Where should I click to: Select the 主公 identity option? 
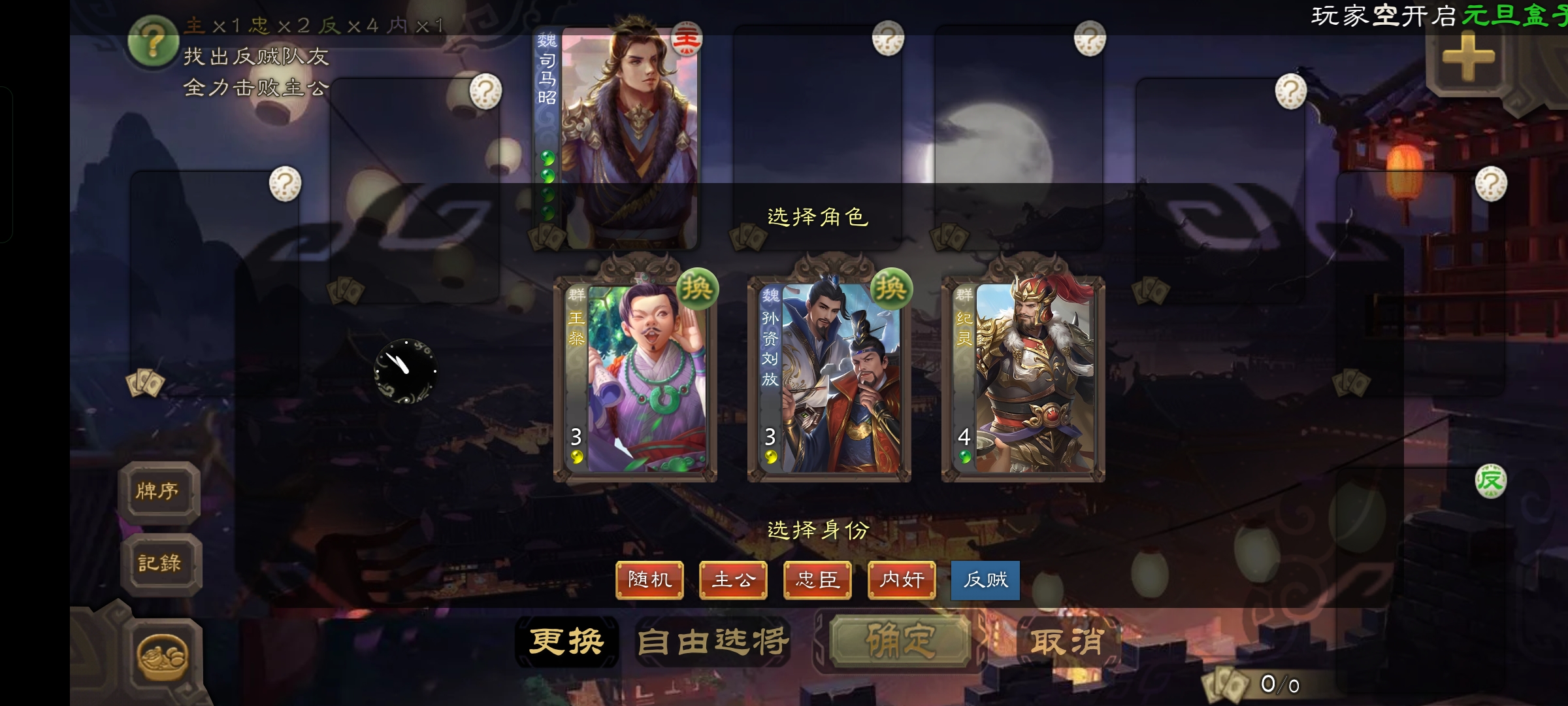pyautogui.click(x=733, y=580)
